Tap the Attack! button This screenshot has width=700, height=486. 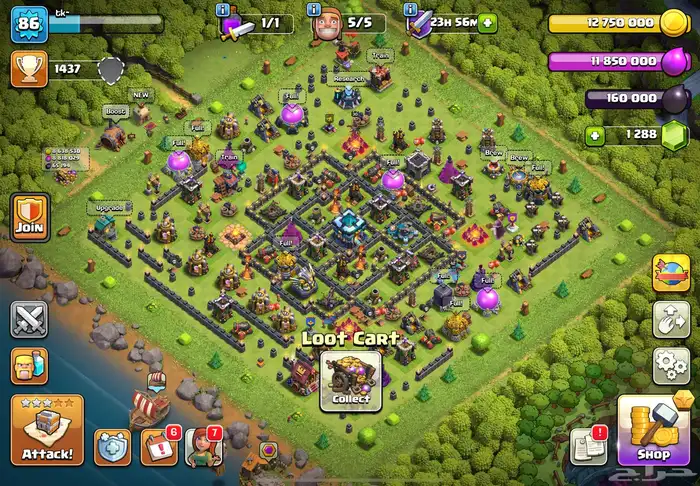tap(46, 431)
